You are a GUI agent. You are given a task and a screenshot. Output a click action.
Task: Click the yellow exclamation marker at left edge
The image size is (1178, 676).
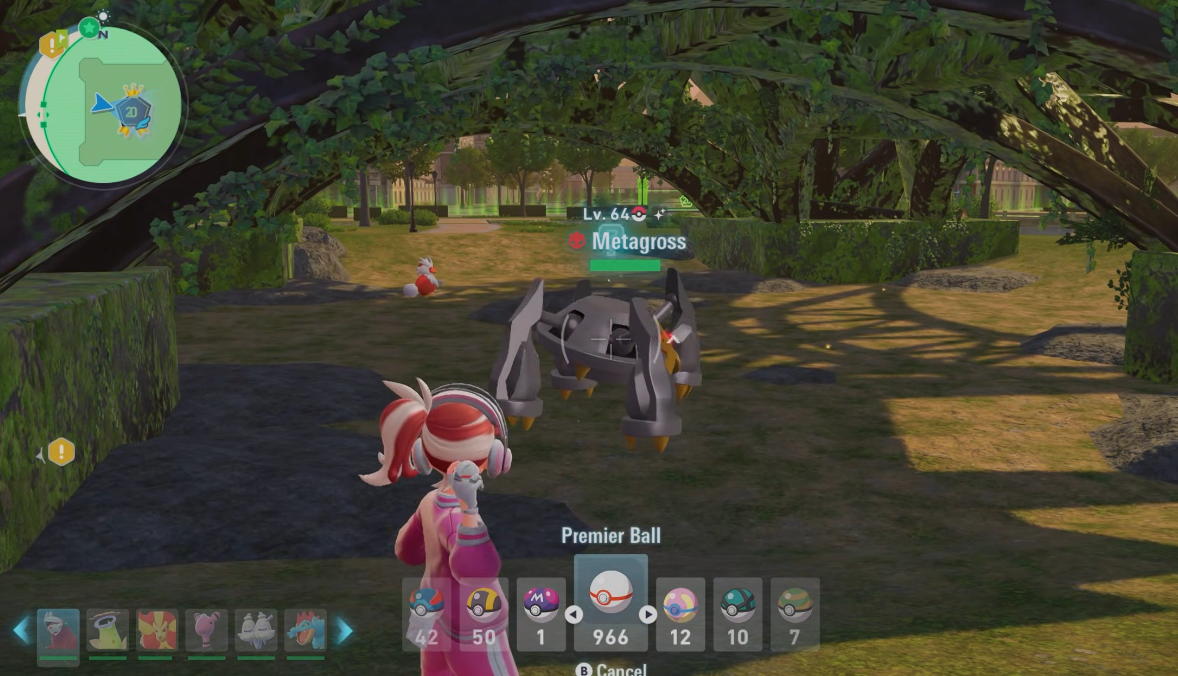(61, 452)
